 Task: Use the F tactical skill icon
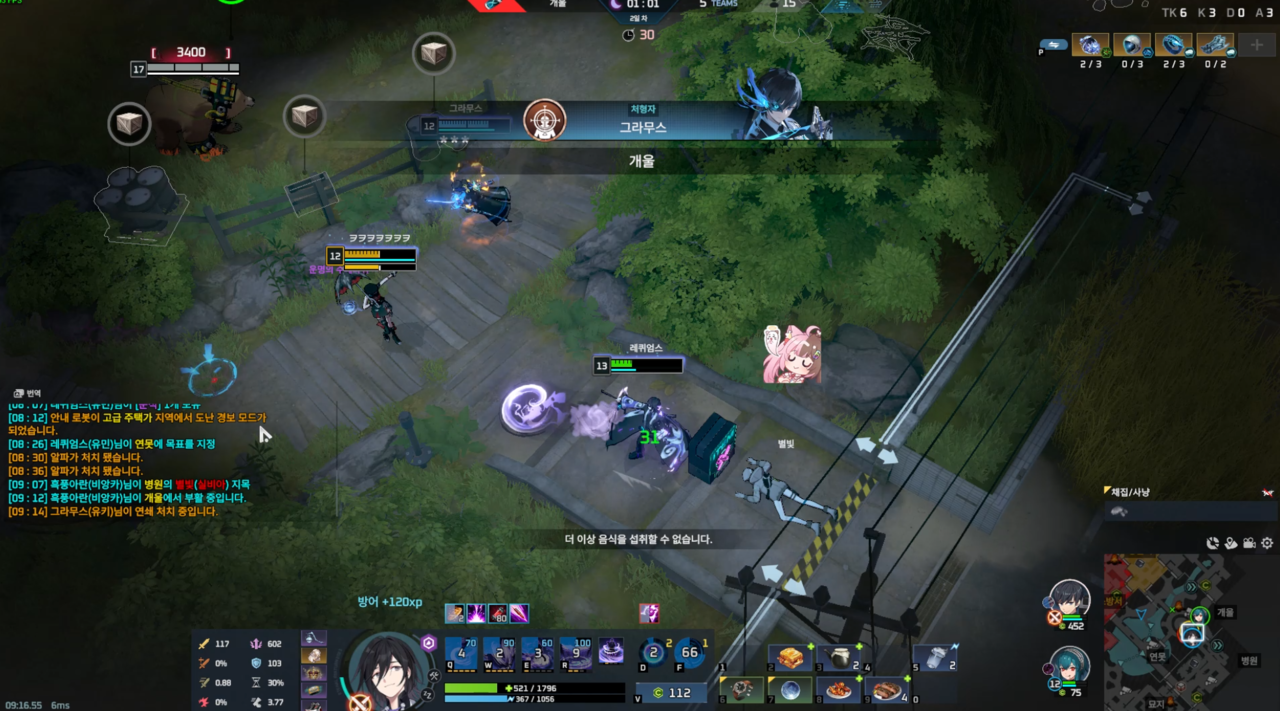pyautogui.click(x=689, y=652)
